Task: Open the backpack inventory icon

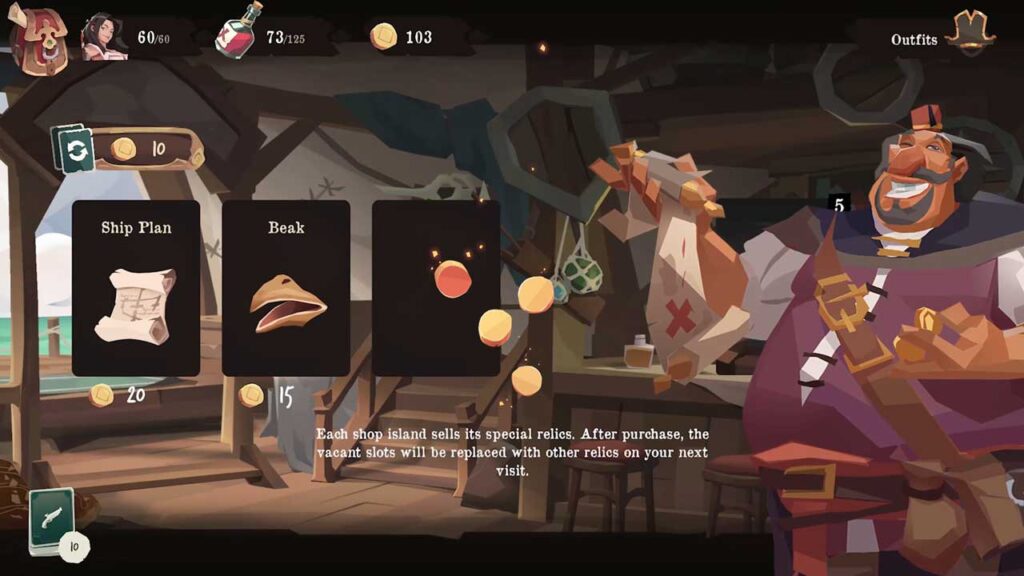Action: point(38,38)
